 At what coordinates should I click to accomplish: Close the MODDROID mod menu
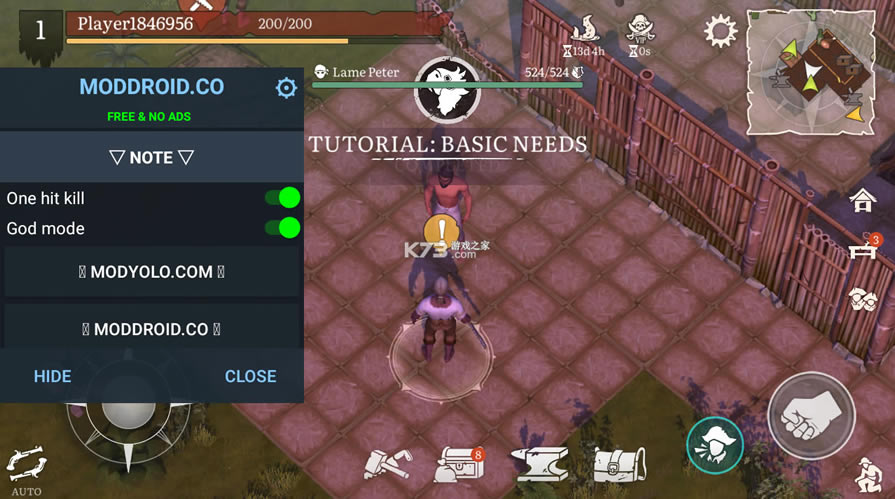[250, 376]
